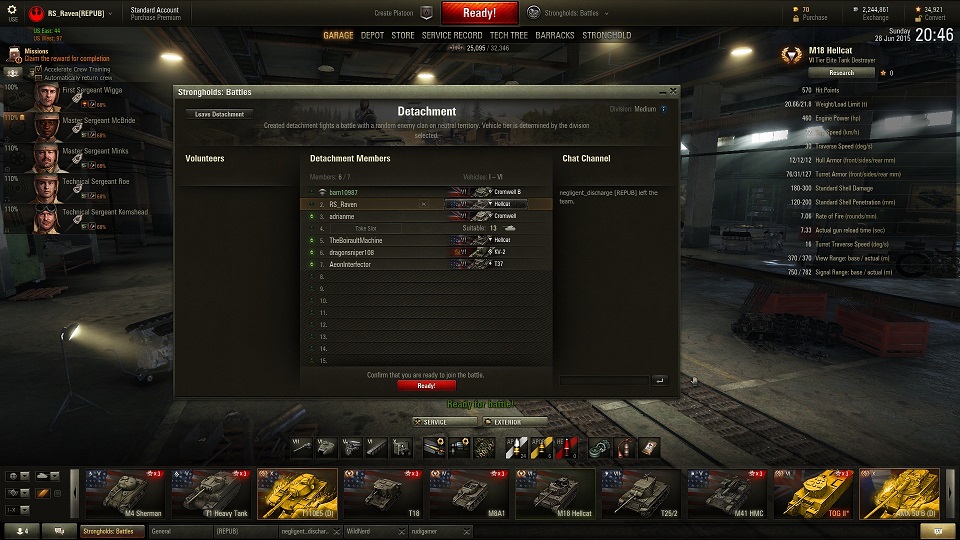The image size is (960, 540).
Task: Click the chat channel text input
Action: (604, 380)
